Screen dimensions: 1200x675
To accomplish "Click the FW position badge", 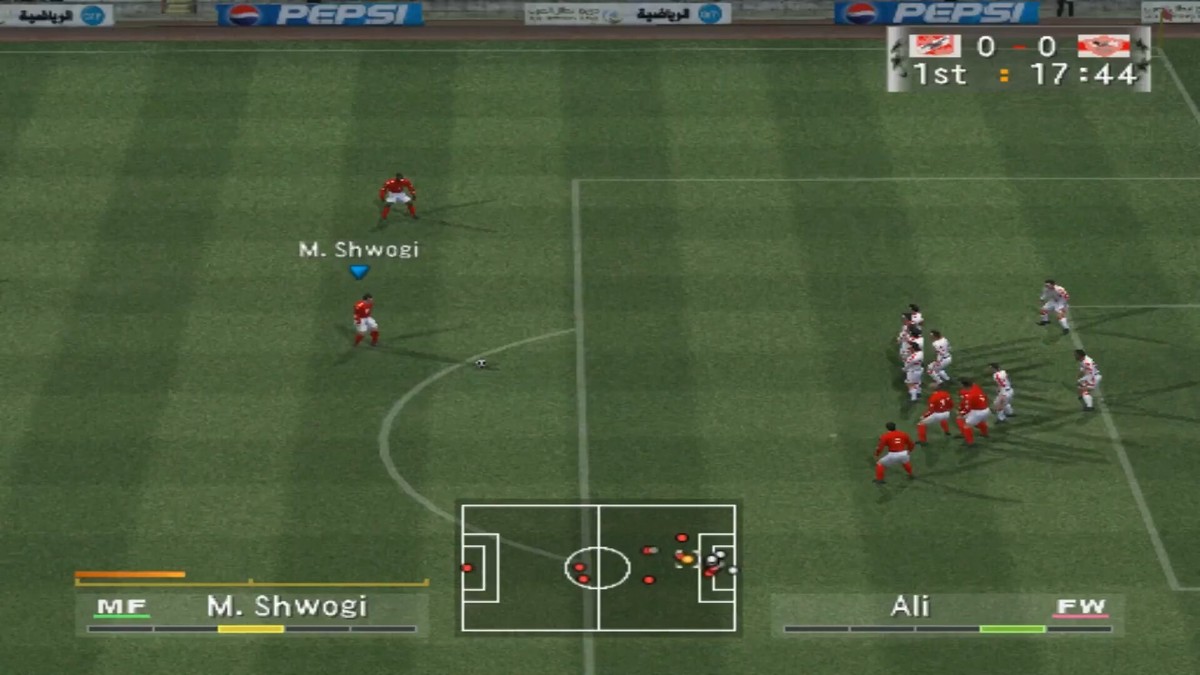I will point(1080,607).
